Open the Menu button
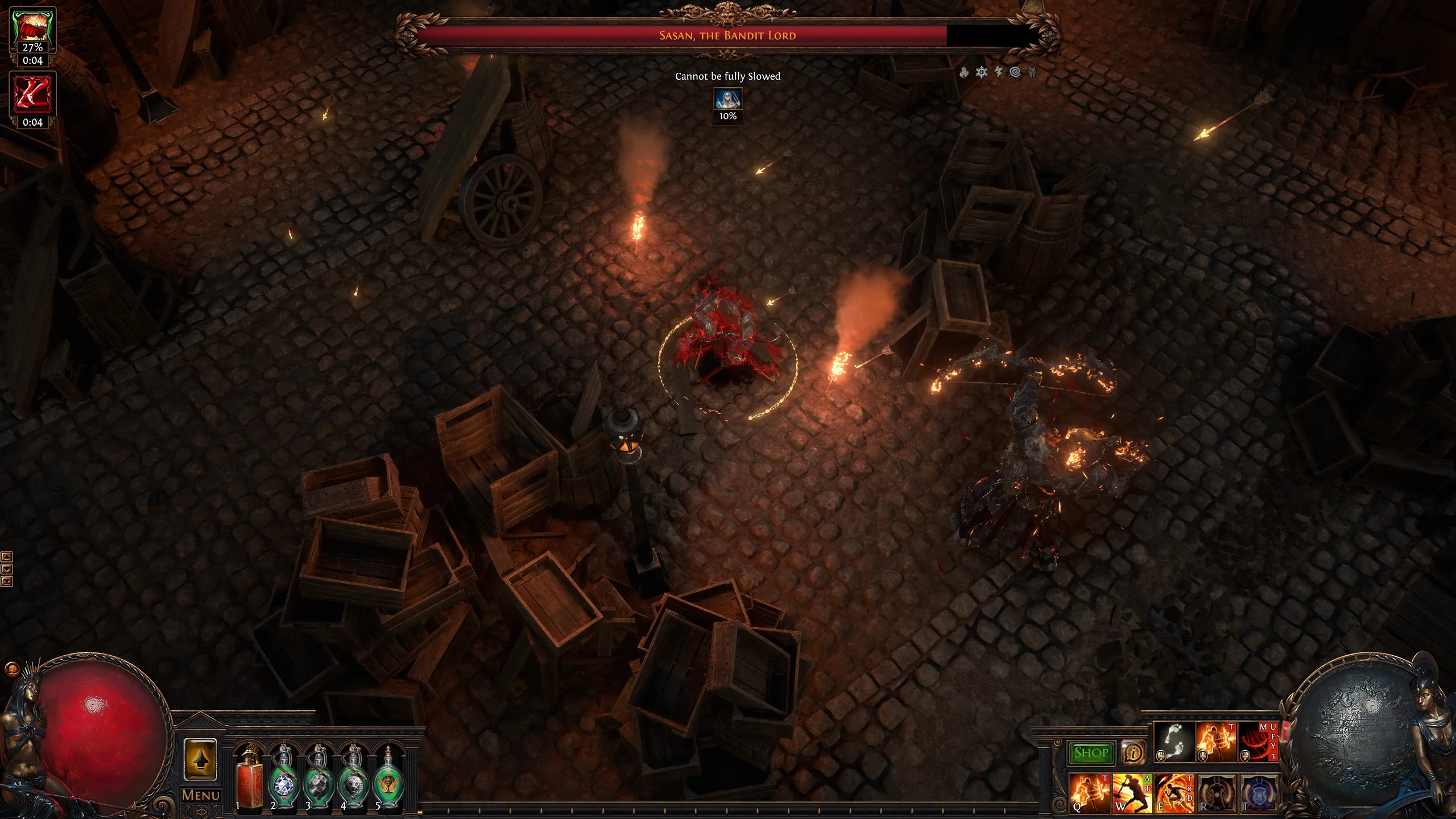 [201, 795]
